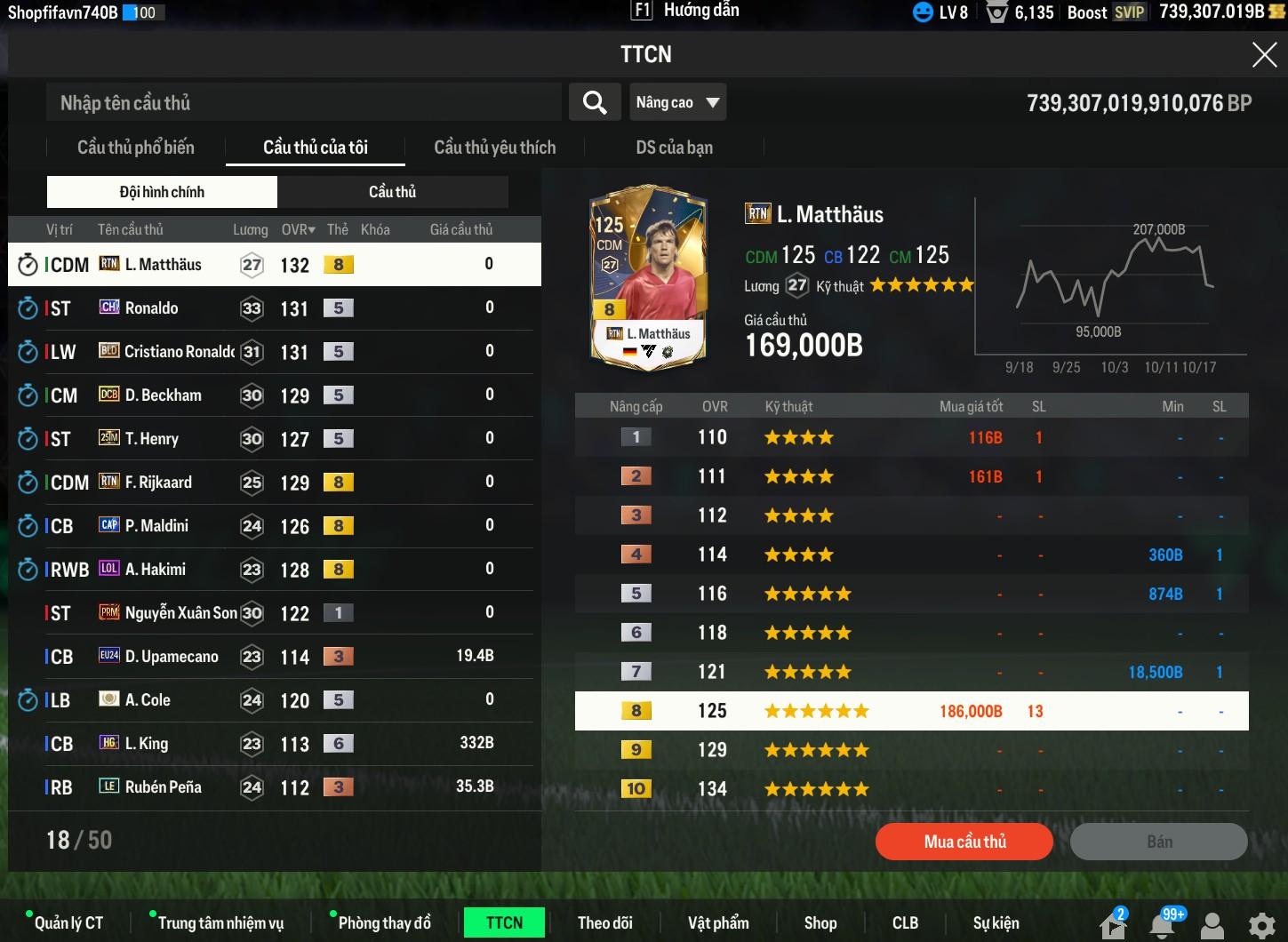Open settings gear icon
The image size is (1288, 942).
tap(1261, 925)
